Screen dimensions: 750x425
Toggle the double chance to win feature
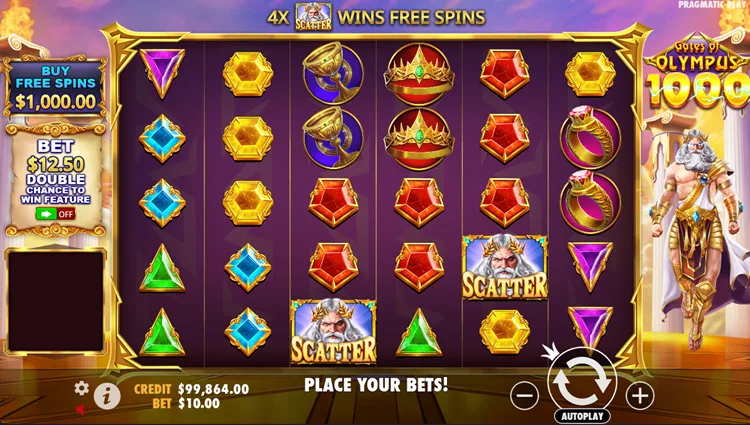pyautogui.click(x=55, y=213)
